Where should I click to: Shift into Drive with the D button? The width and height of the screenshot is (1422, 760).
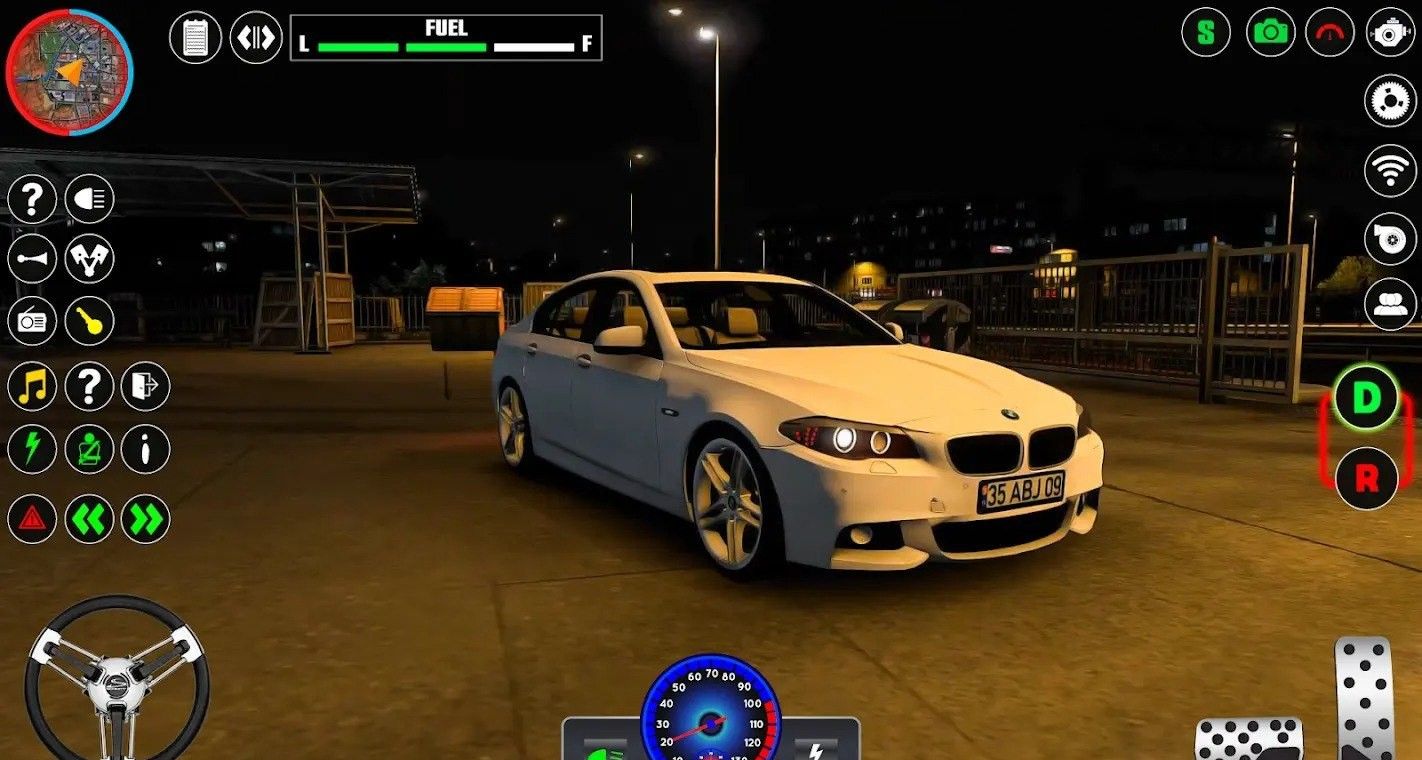click(1366, 398)
